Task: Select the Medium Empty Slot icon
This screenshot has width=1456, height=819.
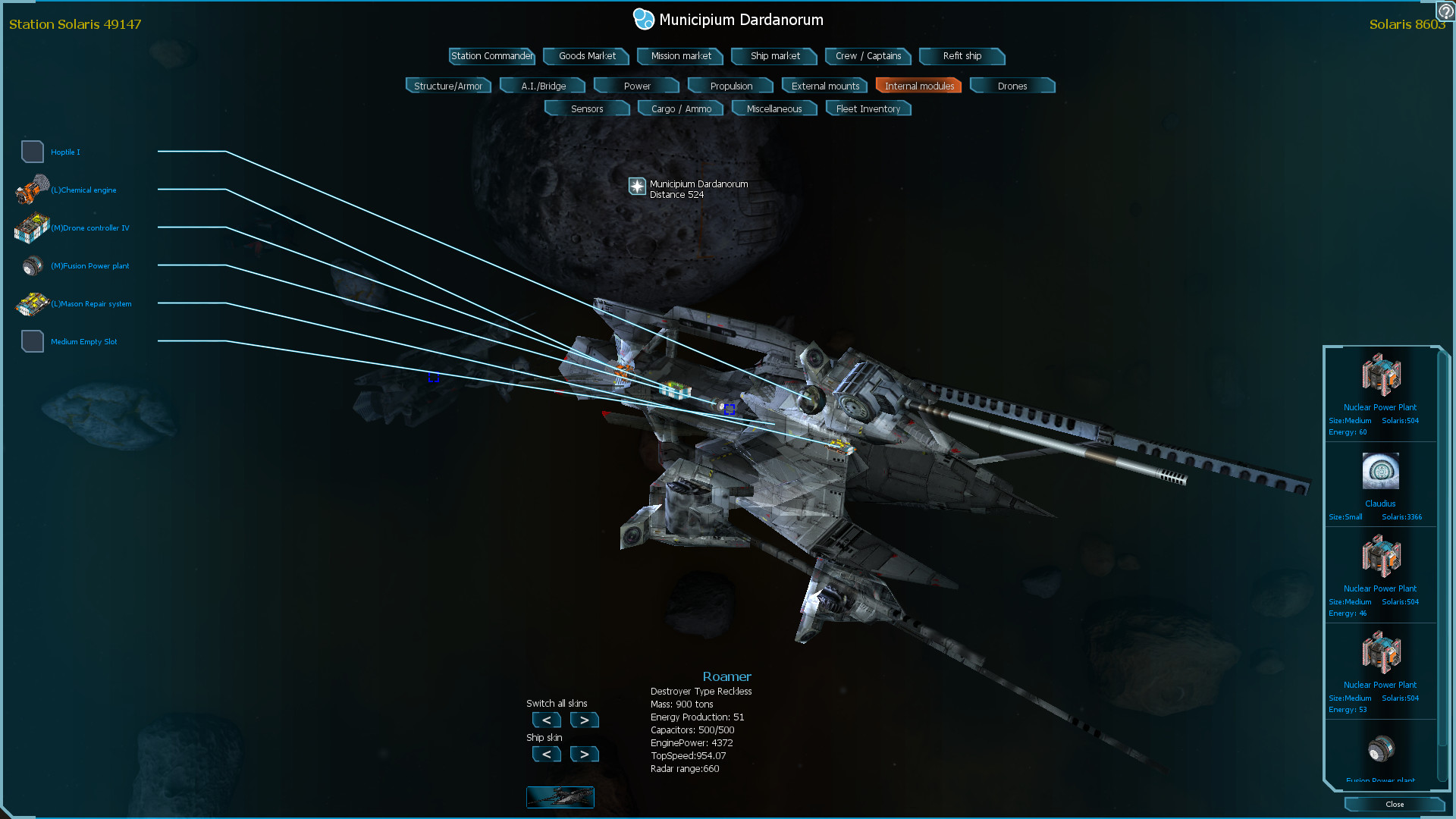Action: [33, 341]
